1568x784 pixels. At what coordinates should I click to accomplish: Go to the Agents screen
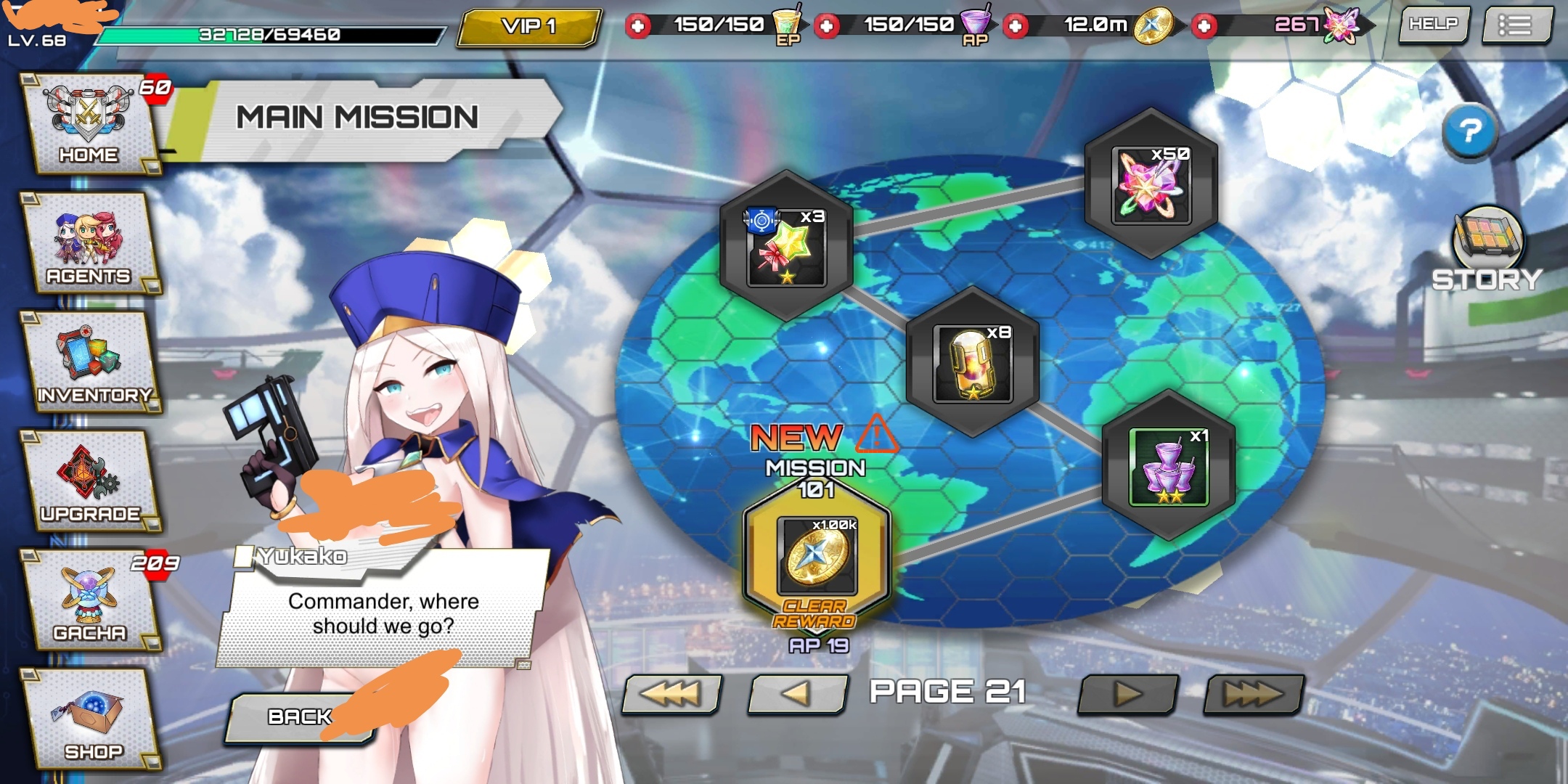pyautogui.click(x=89, y=243)
